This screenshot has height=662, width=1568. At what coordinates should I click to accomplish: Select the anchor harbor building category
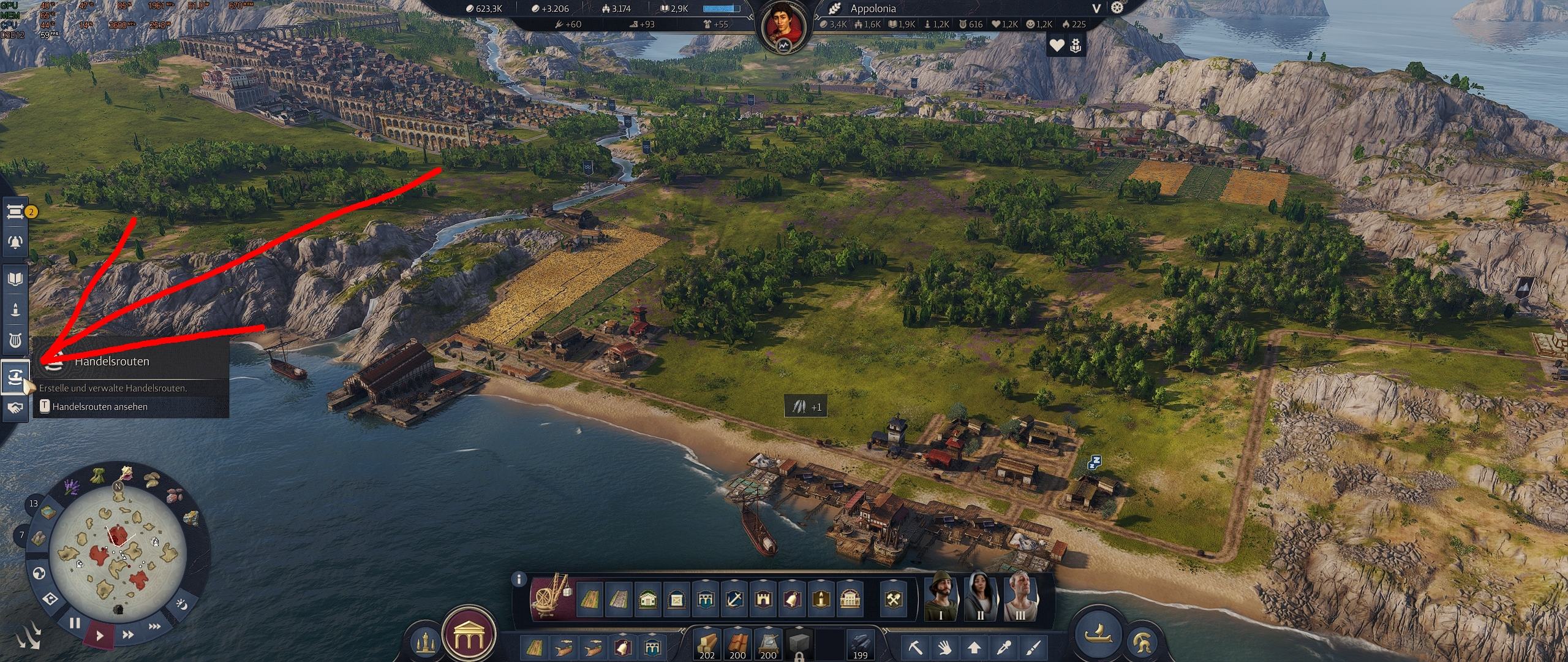(734, 599)
